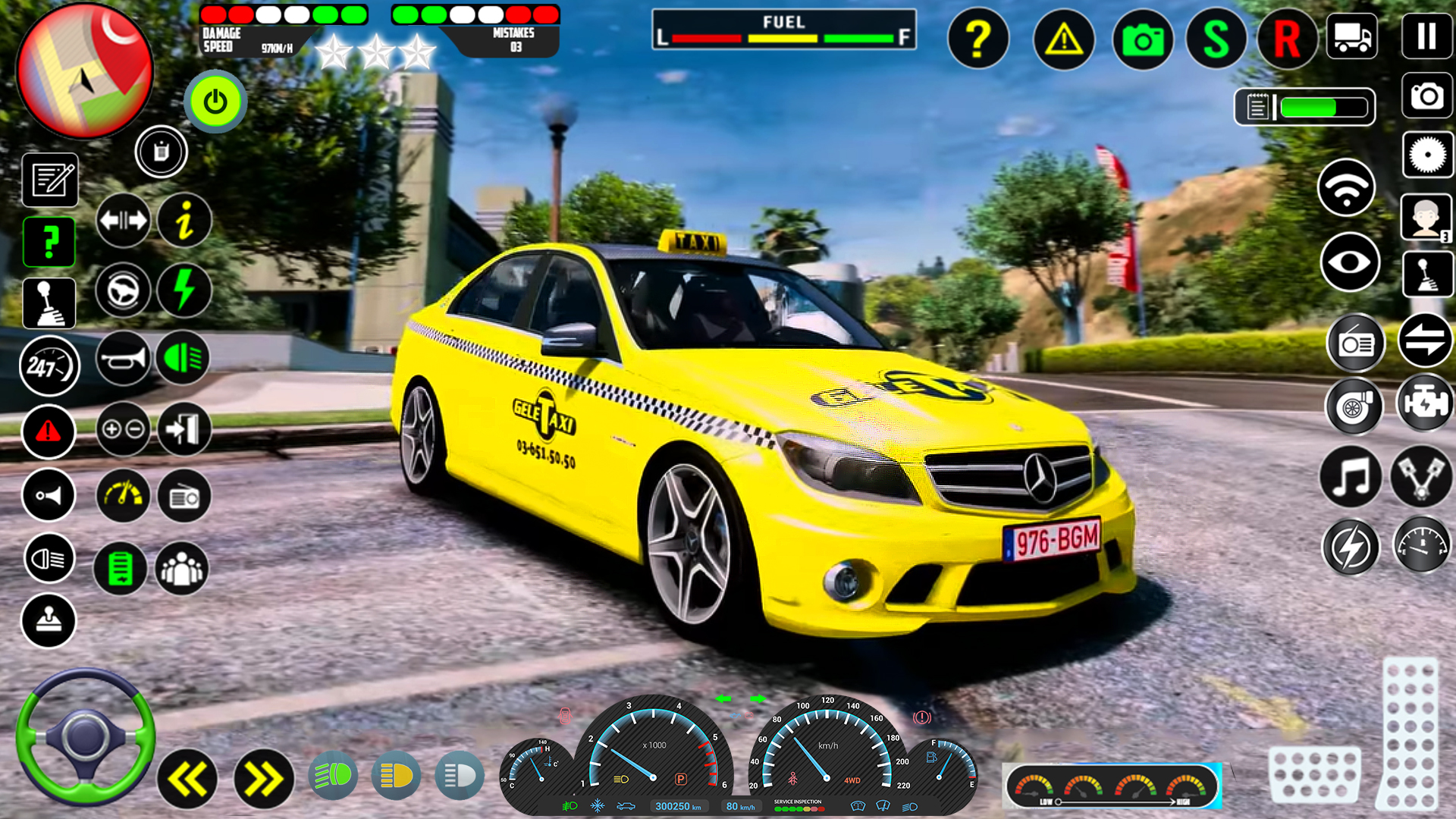Select the gear shifter icon
Screen dimensions: 1456x819
50,301
